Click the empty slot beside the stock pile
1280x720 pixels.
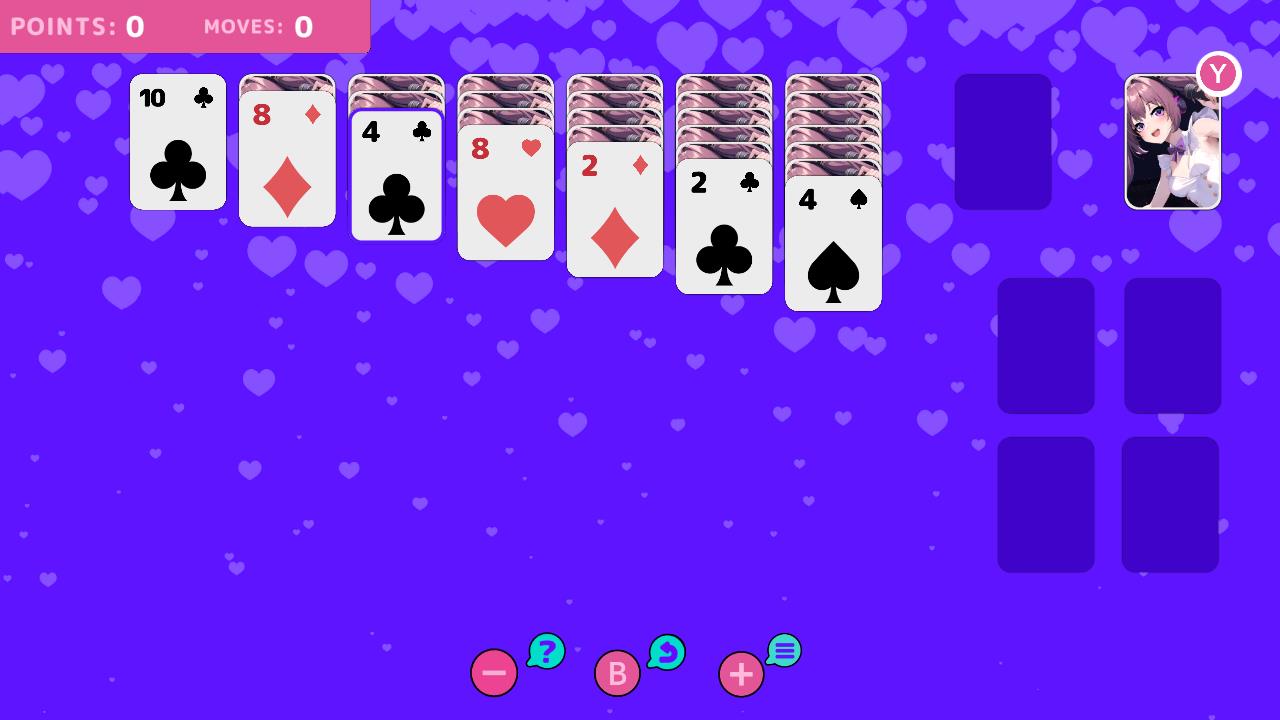(1002, 141)
